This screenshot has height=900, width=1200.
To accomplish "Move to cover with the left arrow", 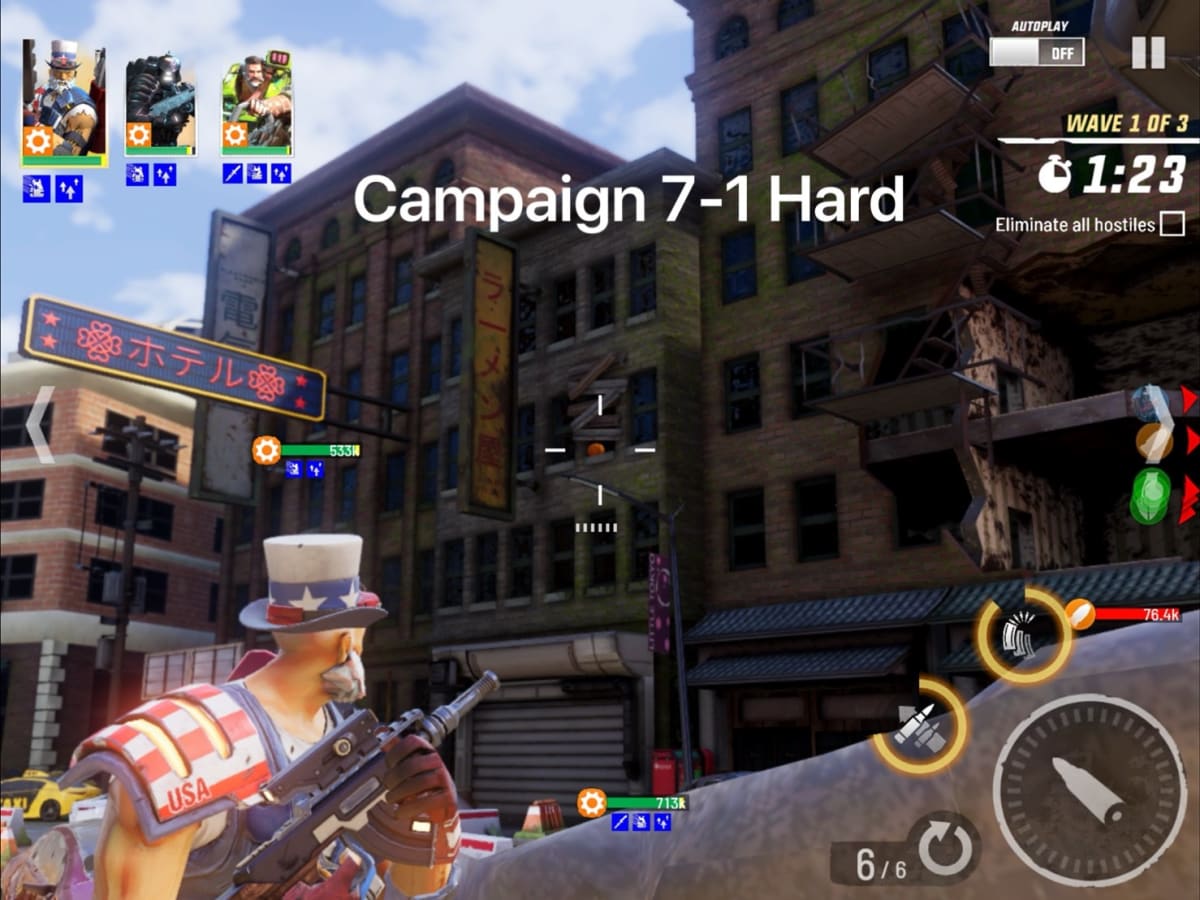I will click(40, 425).
